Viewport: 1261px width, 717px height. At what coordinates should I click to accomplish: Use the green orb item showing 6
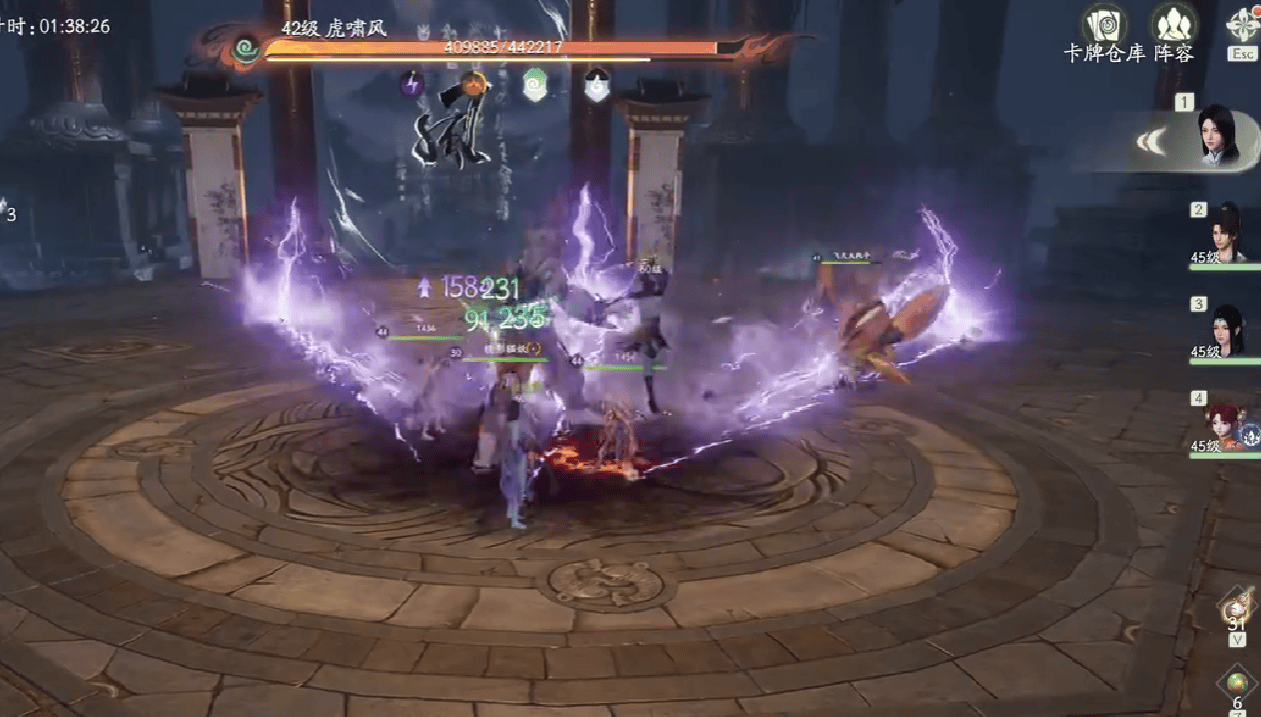click(x=1238, y=684)
